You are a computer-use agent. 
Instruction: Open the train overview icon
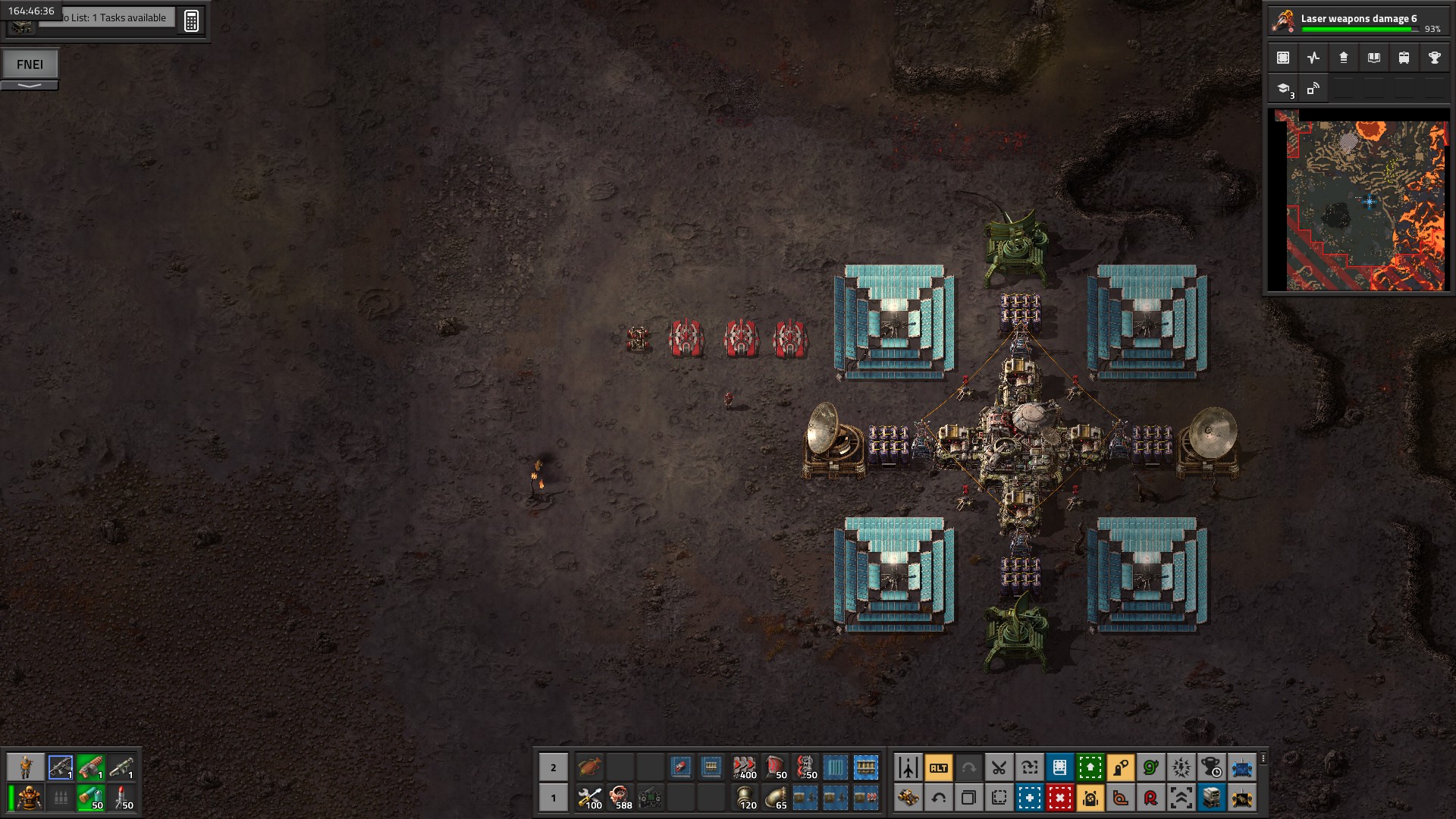(x=1404, y=58)
